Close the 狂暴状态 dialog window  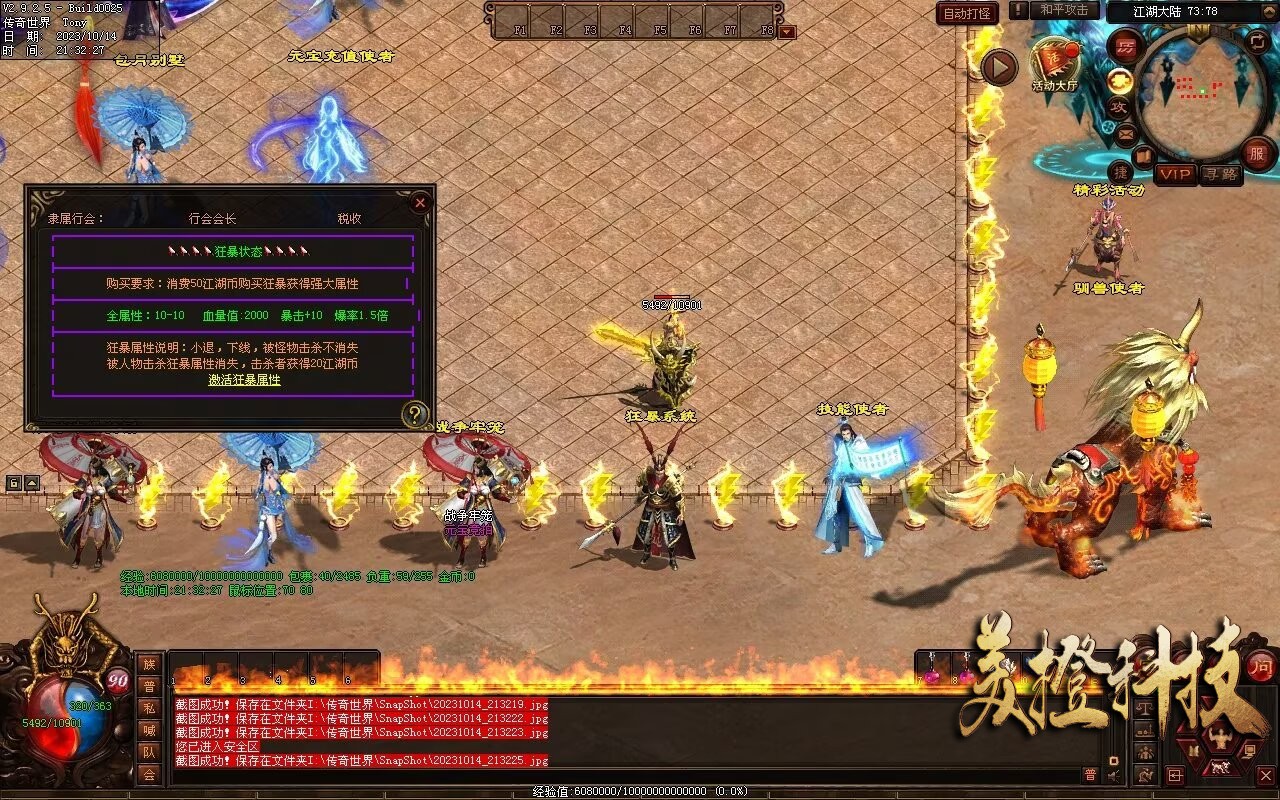click(420, 203)
